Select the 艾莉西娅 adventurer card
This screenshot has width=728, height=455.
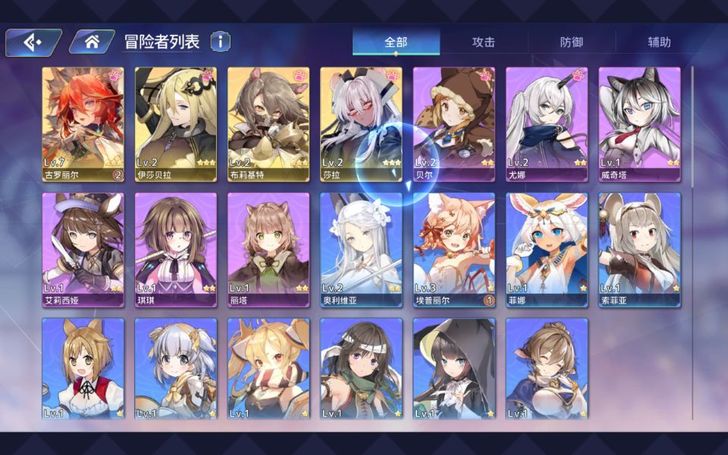click(83, 248)
